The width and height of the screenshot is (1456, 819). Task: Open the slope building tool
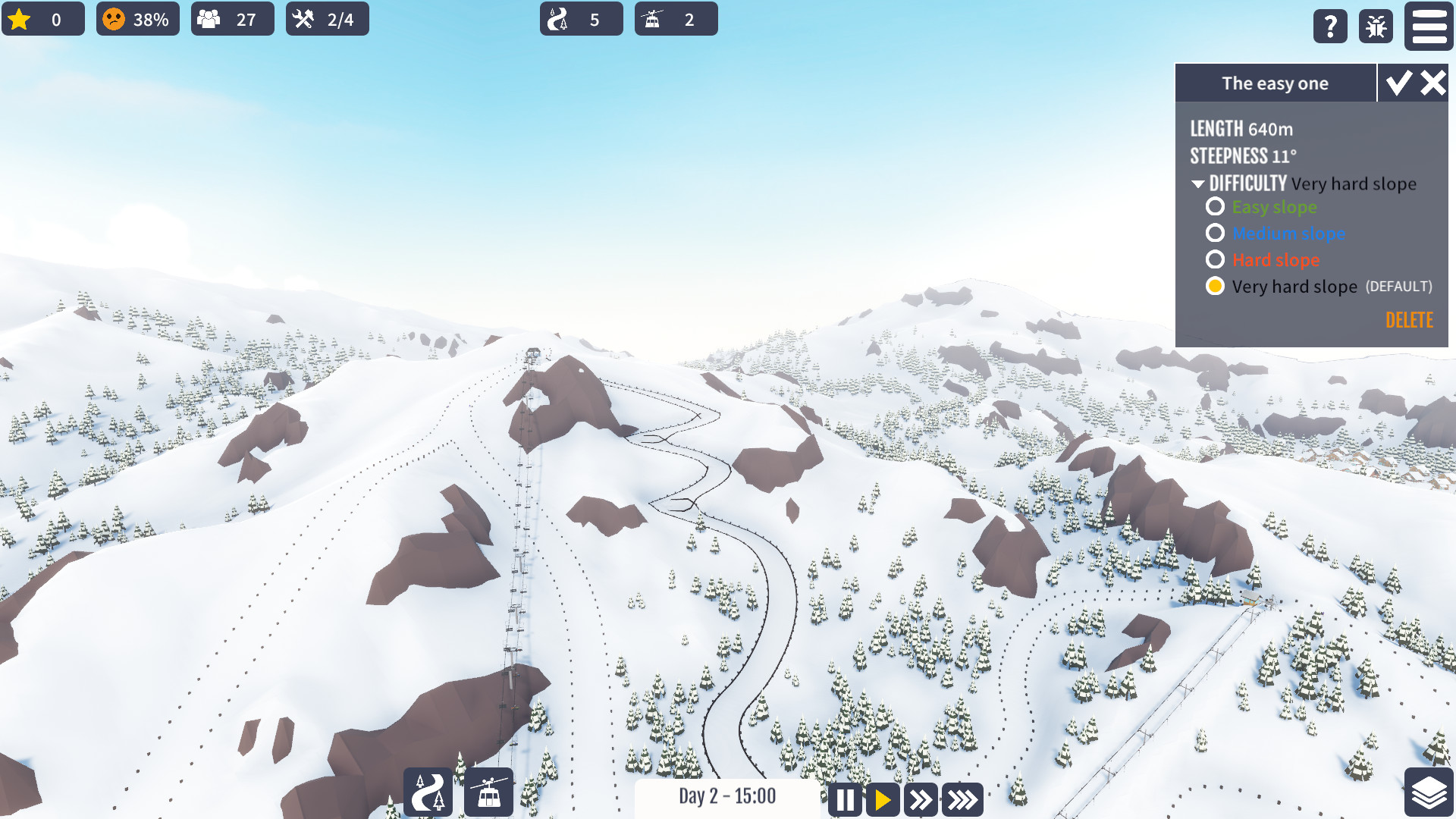pyautogui.click(x=427, y=792)
